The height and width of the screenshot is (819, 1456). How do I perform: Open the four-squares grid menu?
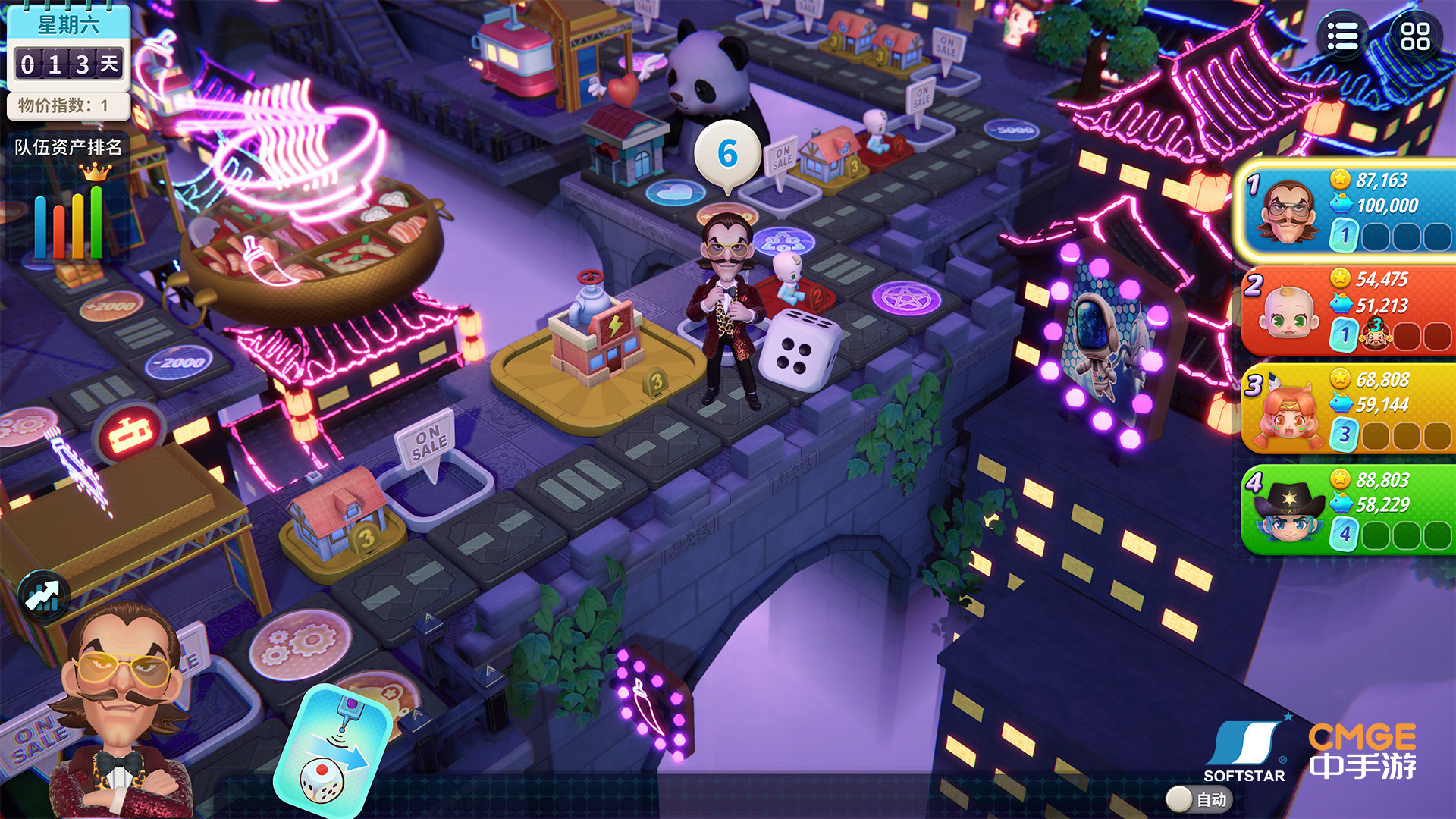1415,36
